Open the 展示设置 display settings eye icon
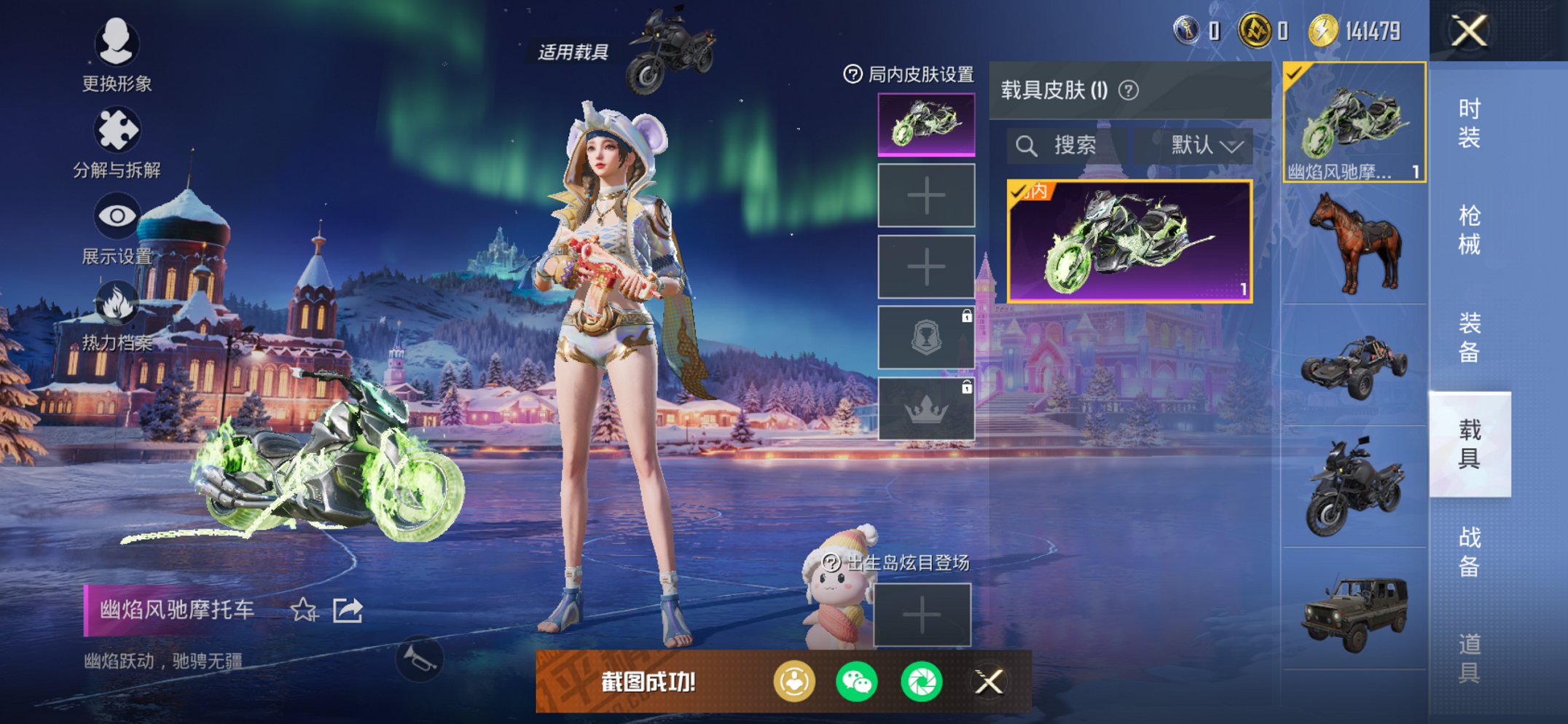1568x724 pixels. coord(117,215)
